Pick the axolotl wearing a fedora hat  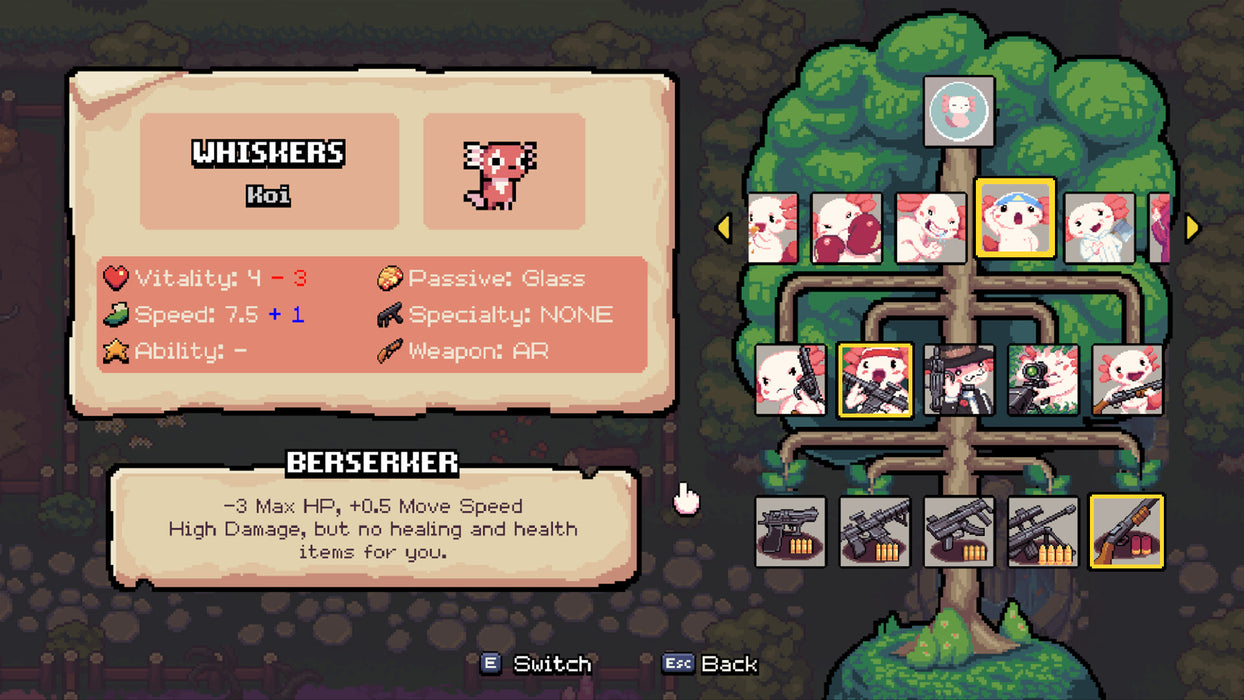click(959, 380)
